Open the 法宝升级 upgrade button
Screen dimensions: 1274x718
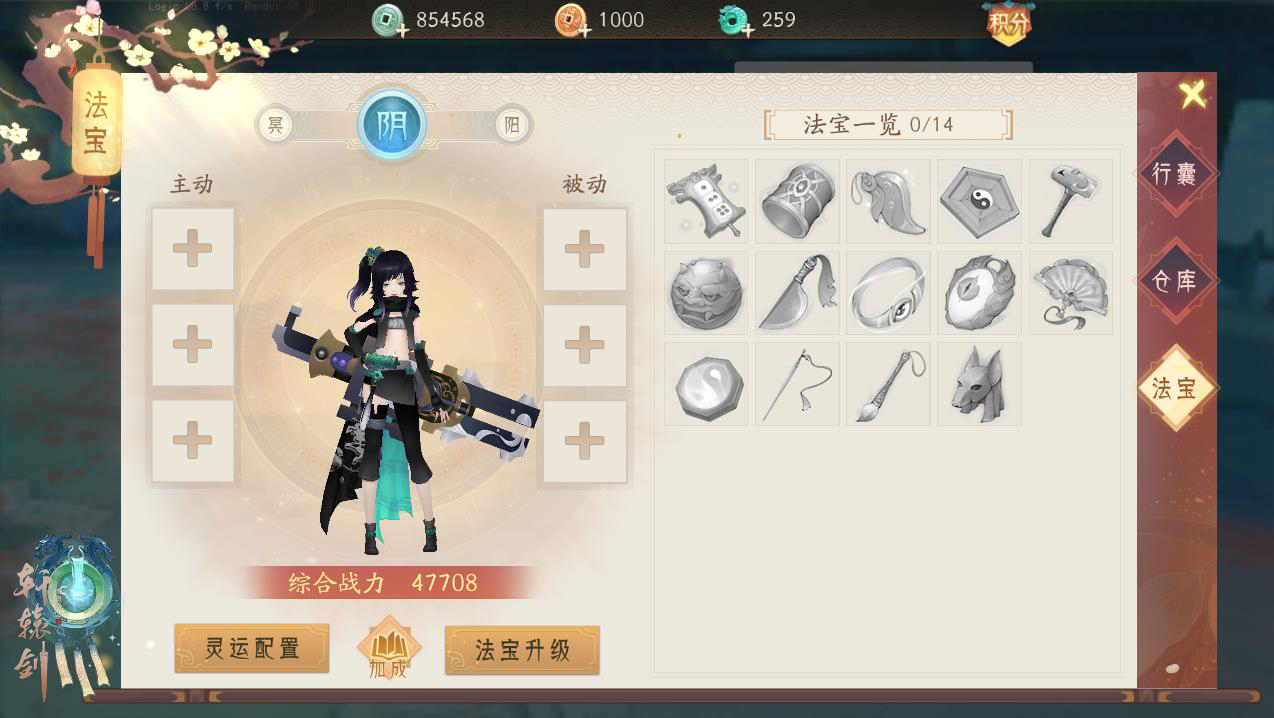click(x=522, y=650)
